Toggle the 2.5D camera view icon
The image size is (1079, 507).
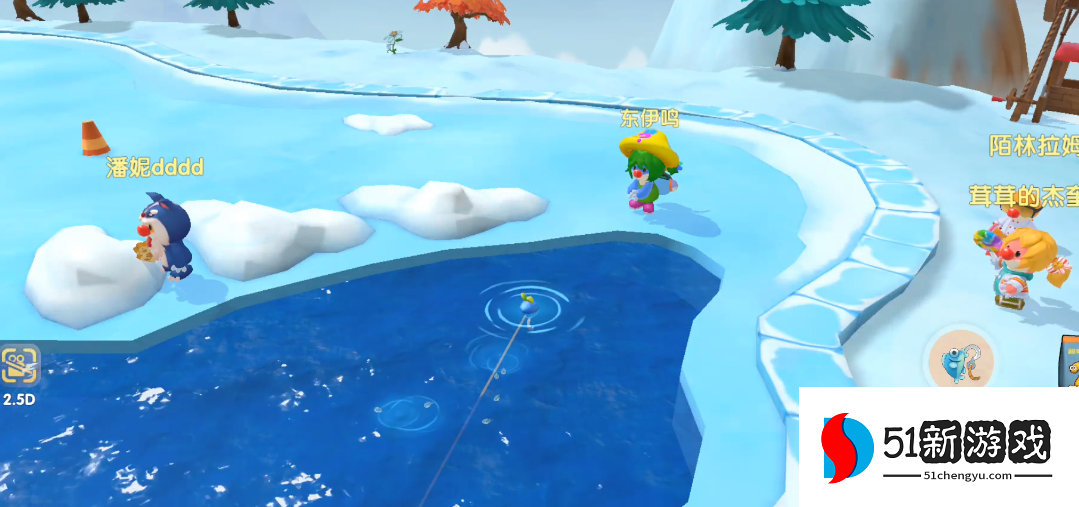coord(19,367)
